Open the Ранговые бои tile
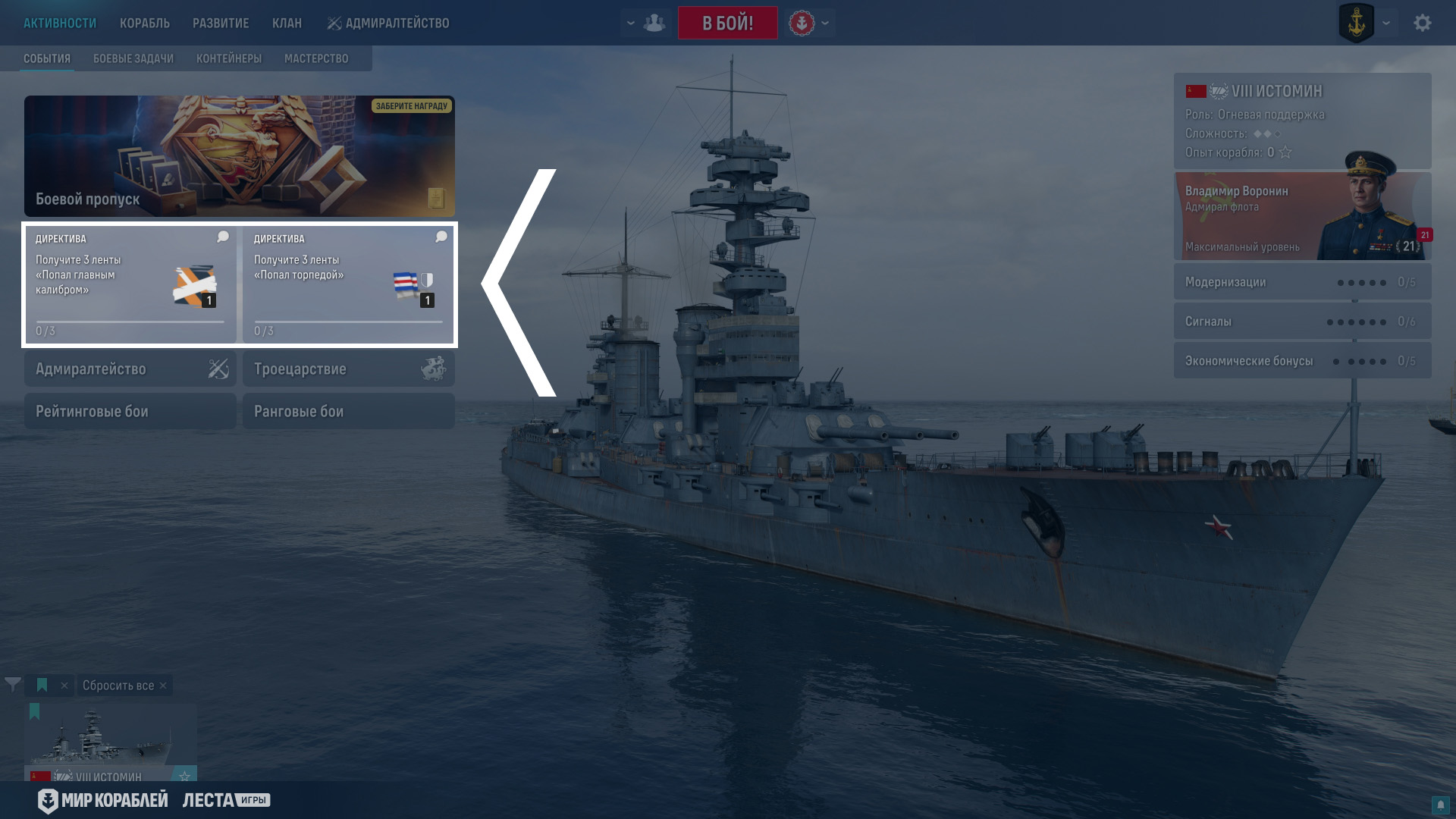This screenshot has height=819, width=1456. [x=349, y=412]
